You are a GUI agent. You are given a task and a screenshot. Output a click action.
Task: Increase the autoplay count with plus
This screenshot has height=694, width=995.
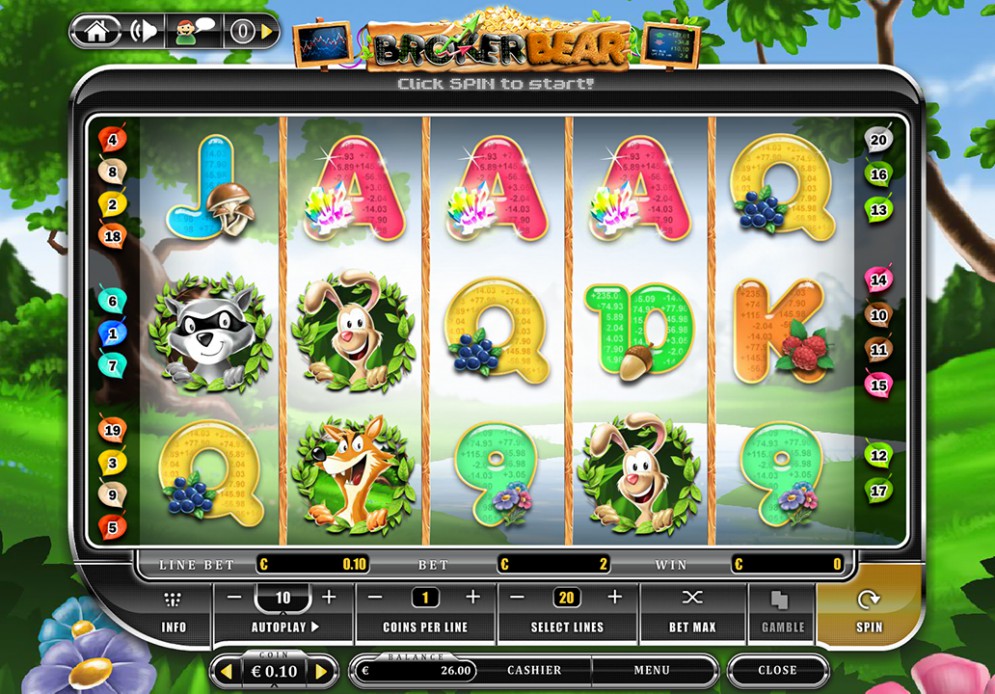[330, 598]
